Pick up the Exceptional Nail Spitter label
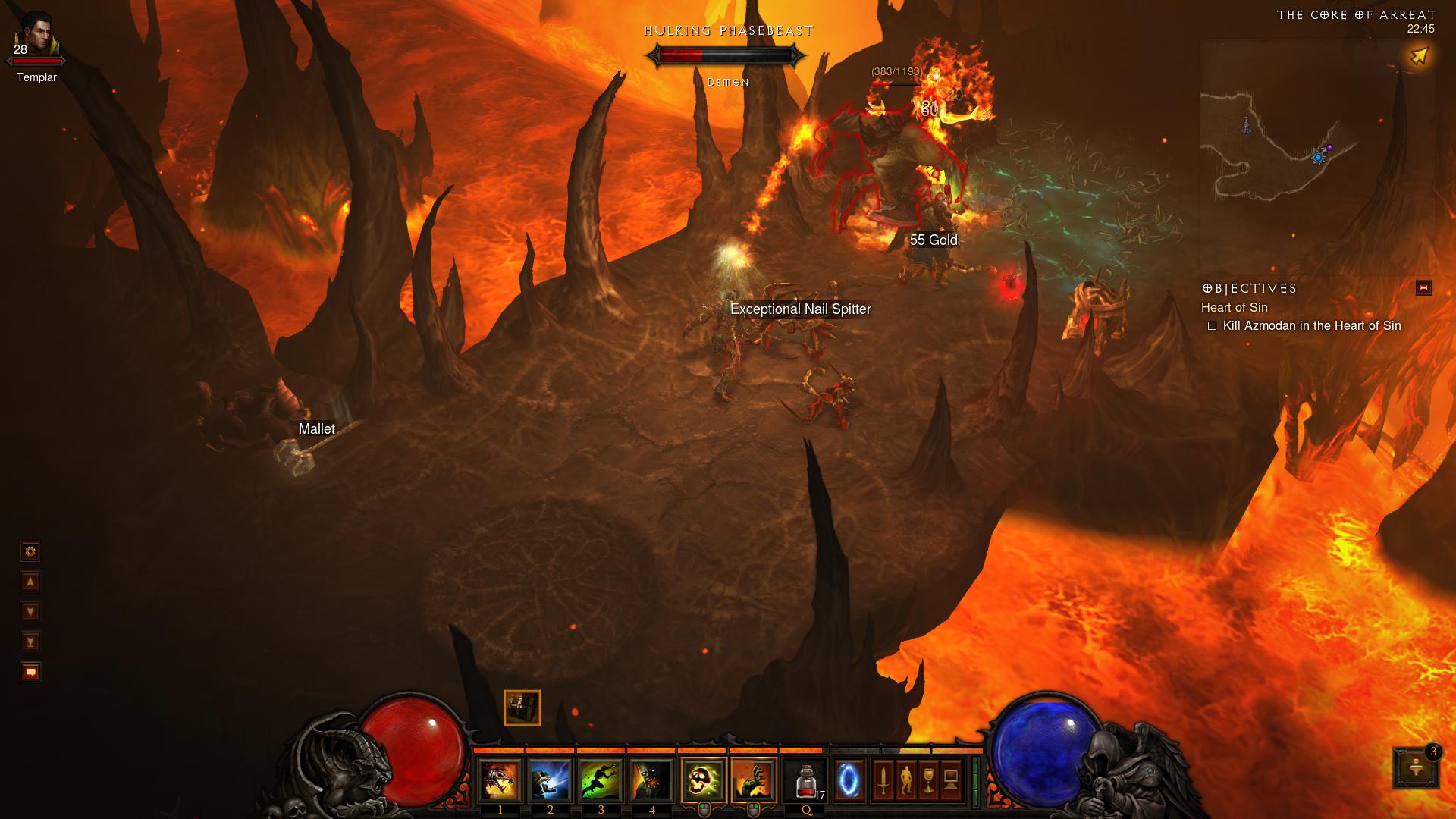 800,309
